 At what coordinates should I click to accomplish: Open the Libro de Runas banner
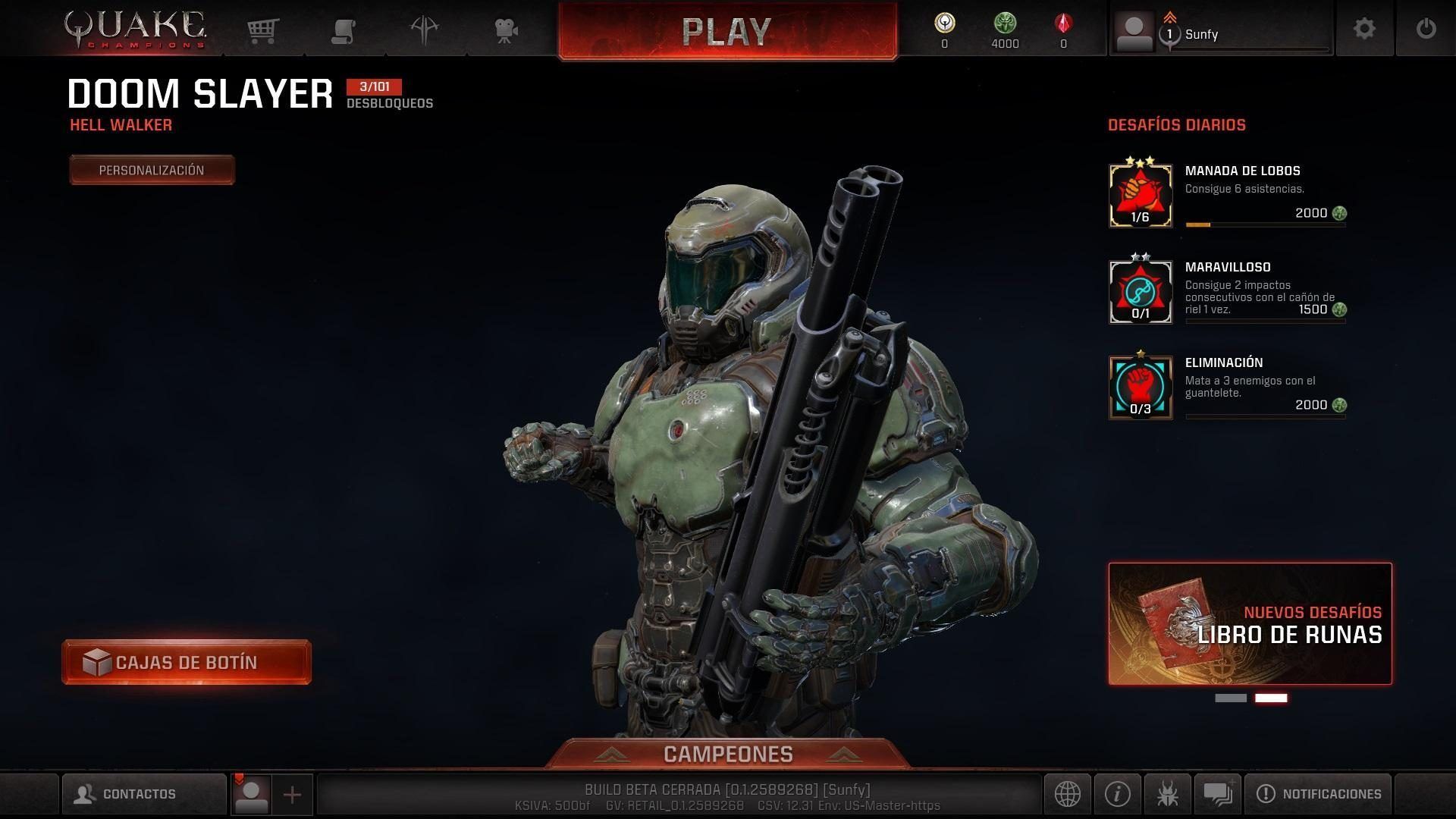click(1250, 623)
